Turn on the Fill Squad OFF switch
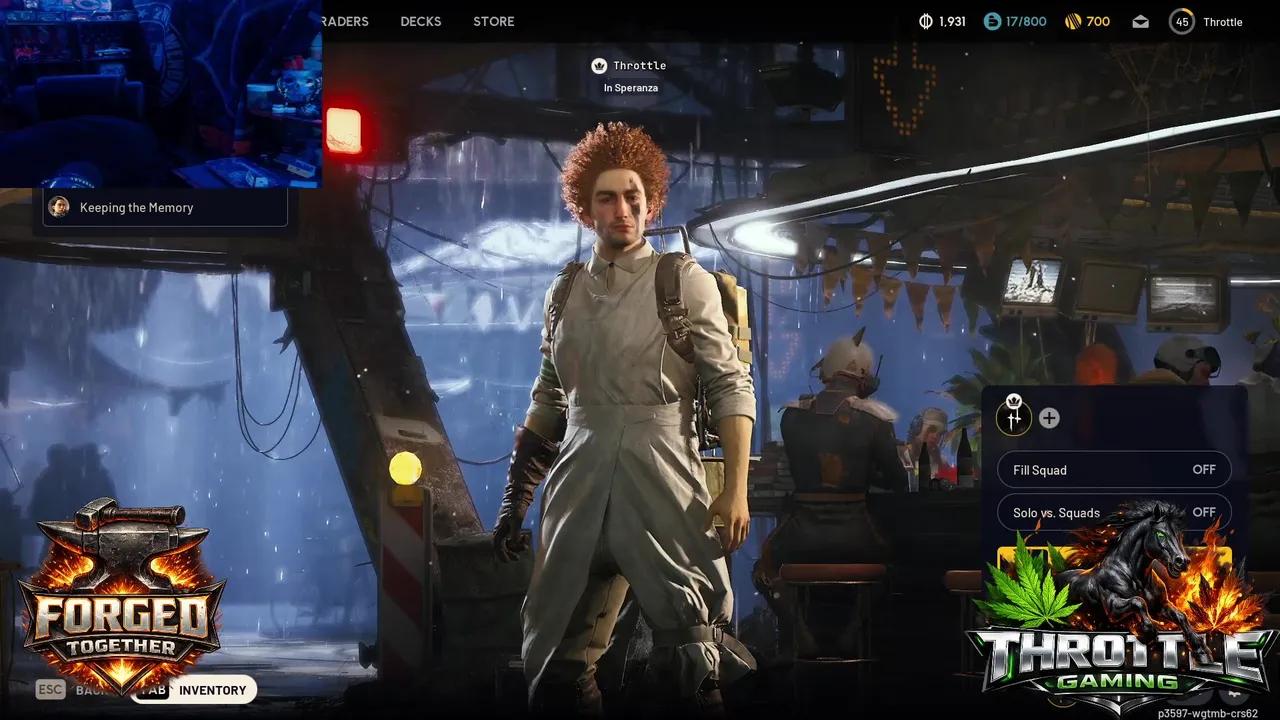The width and height of the screenshot is (1280, 720). pos(1203,469)
